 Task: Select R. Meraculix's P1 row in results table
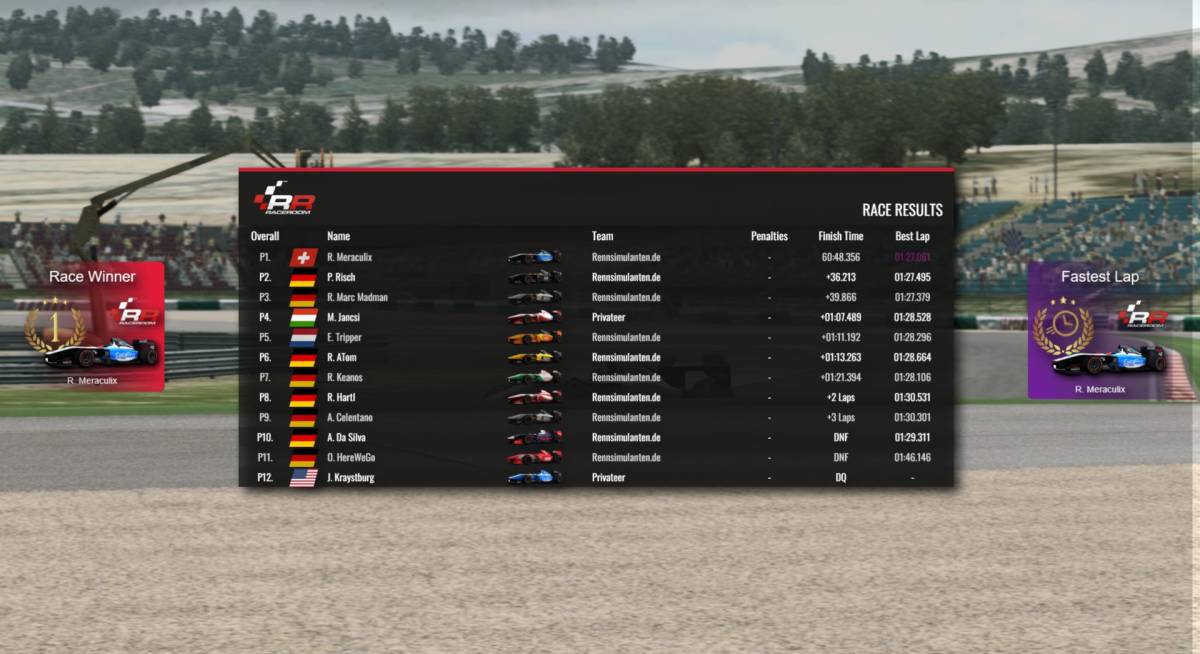coord(596,257)
